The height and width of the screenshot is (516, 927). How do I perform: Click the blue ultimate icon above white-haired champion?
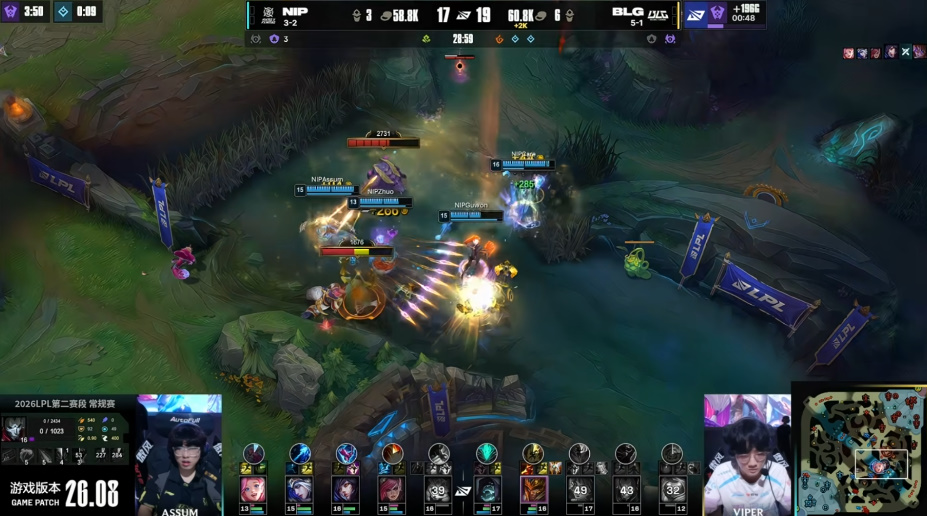(x=299, y=453)
